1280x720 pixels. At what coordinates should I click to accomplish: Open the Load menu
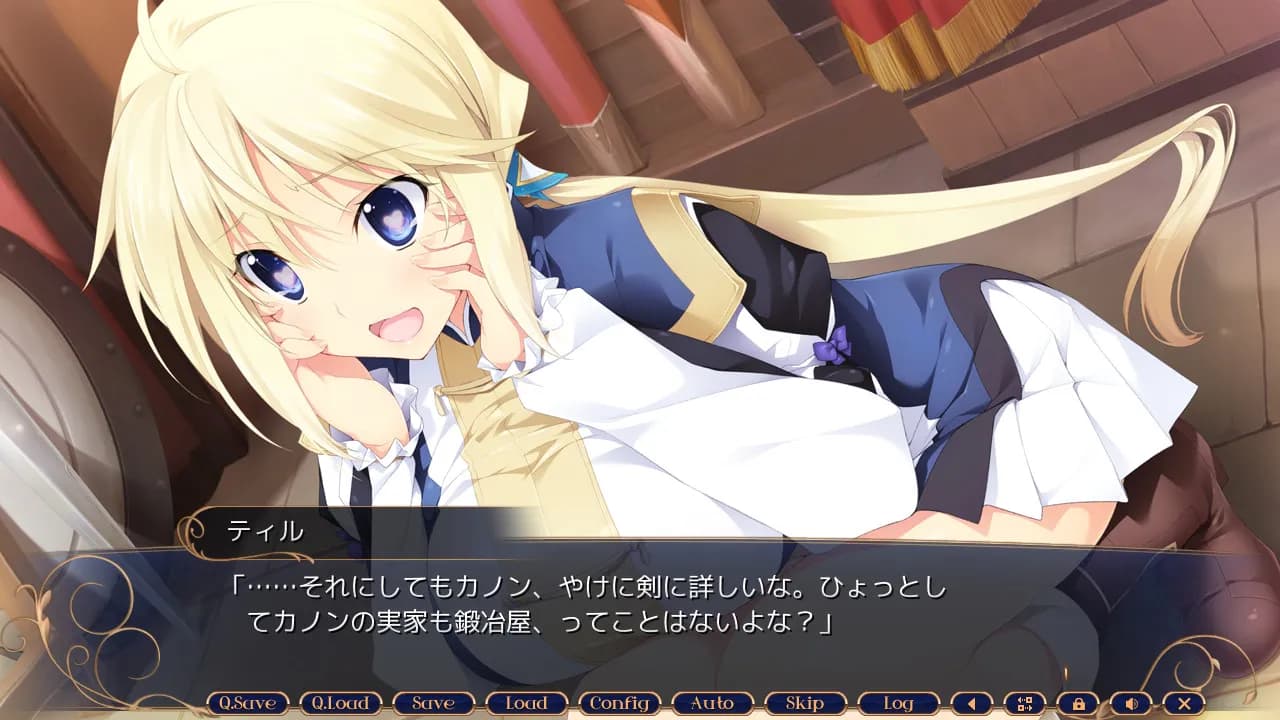[526, 703]
